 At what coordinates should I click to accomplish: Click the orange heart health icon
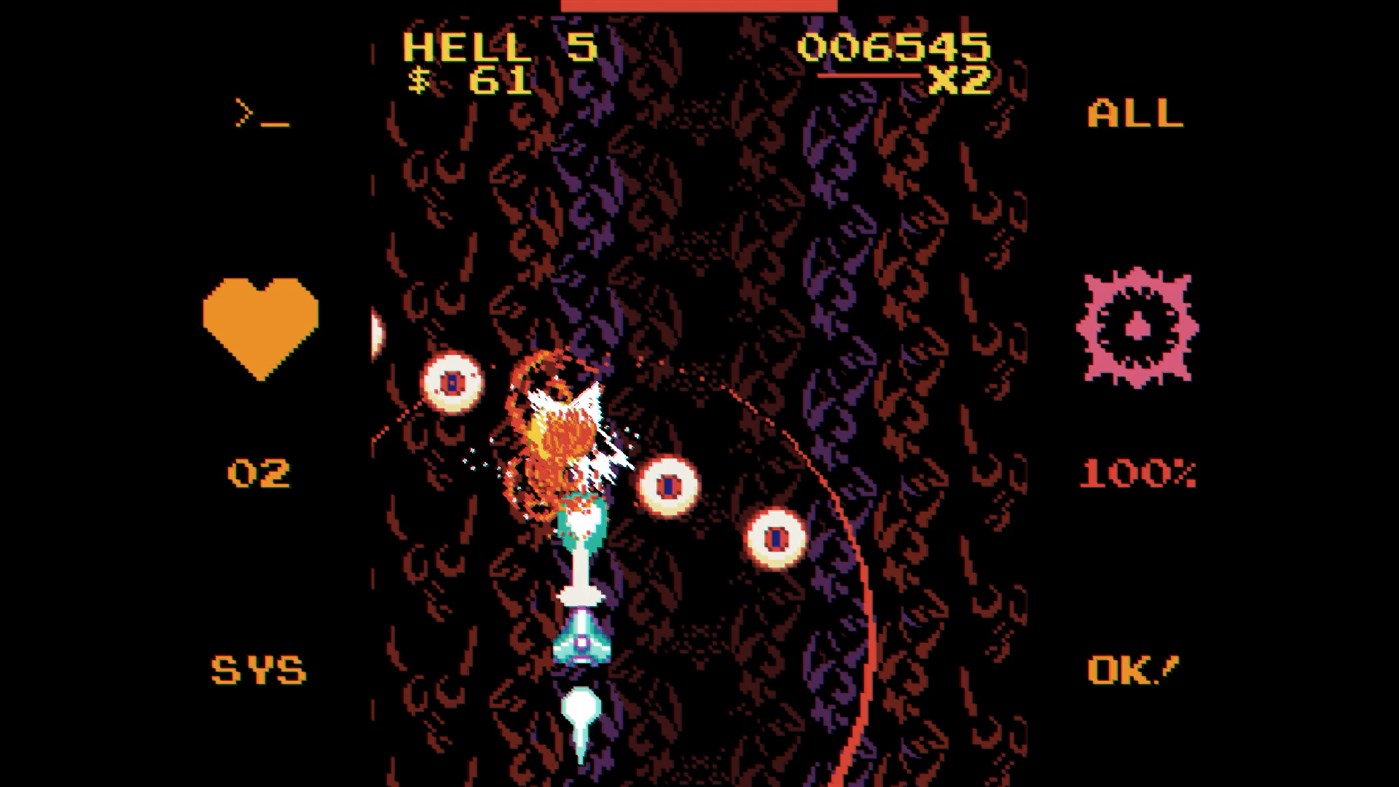click(x=260, y=320)
